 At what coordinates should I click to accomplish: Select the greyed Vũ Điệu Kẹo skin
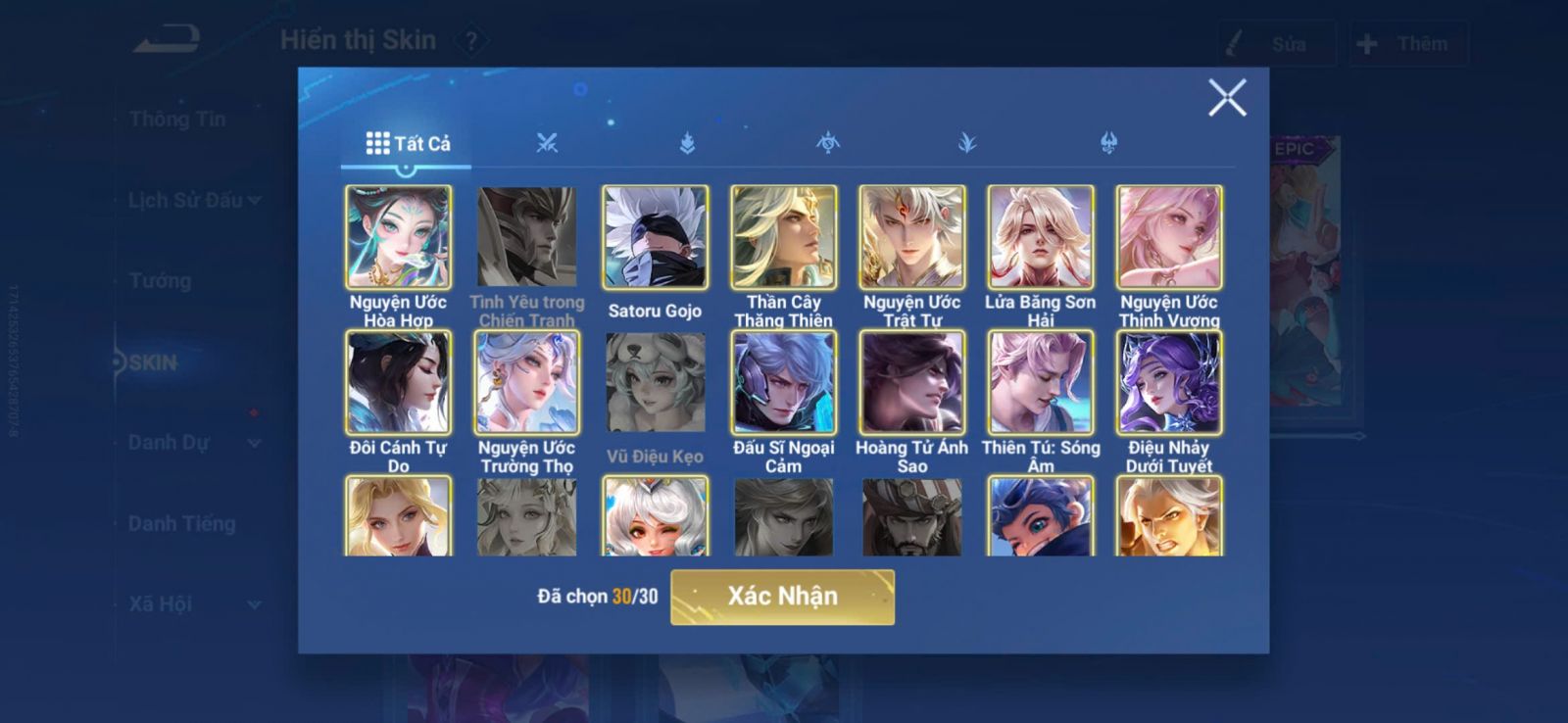point(655,383)
